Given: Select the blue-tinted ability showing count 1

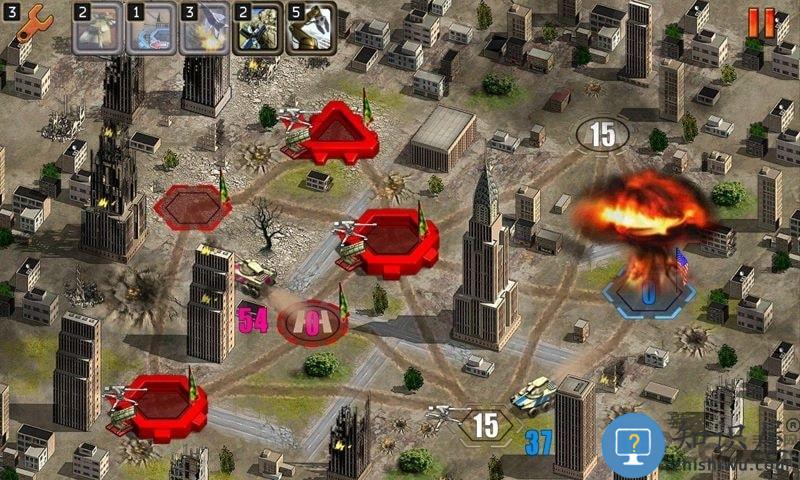Looking at the screenshot, I should tap(151, 28).
